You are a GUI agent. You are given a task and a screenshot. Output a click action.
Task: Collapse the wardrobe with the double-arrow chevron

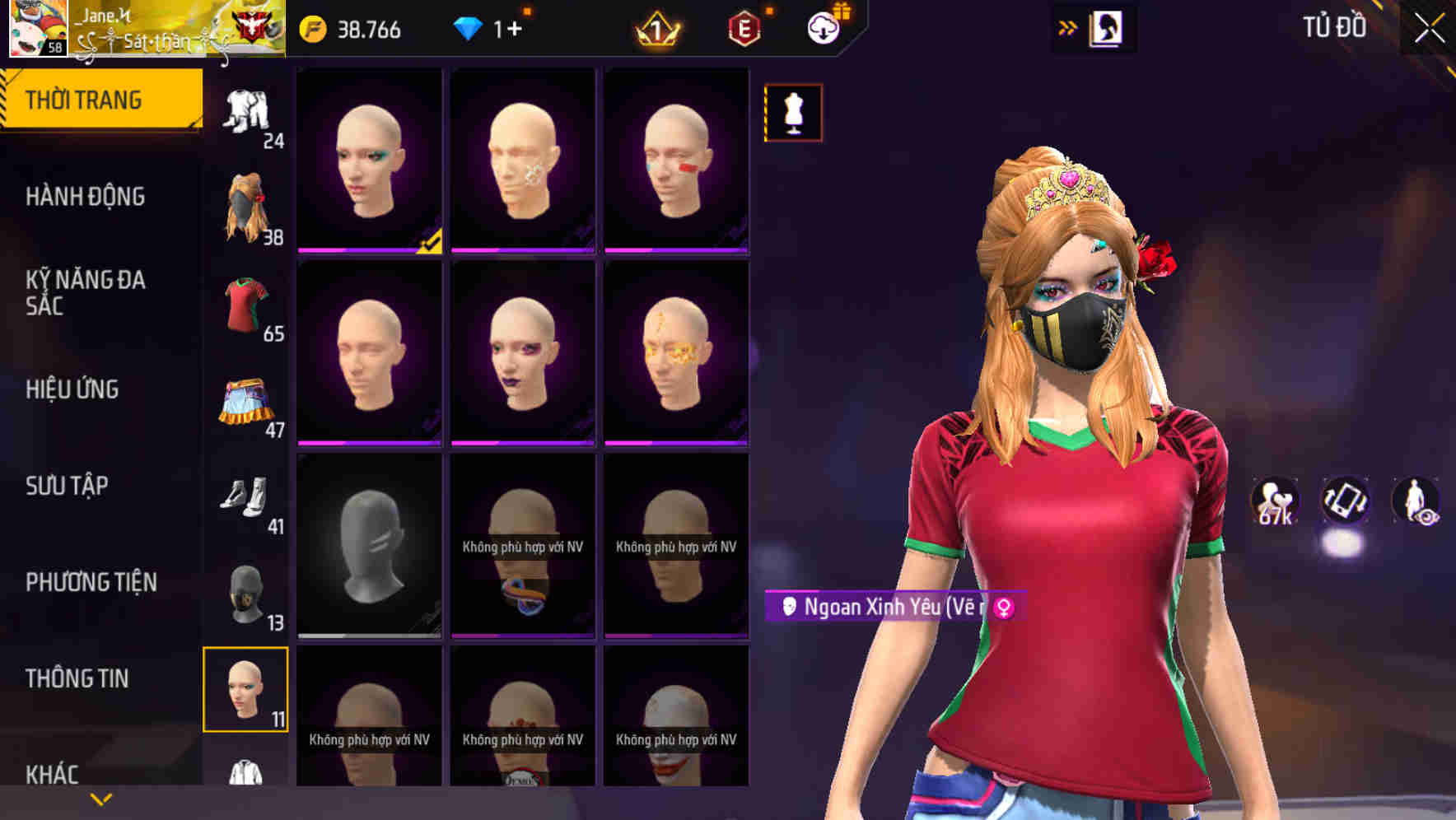[1068, 26]
